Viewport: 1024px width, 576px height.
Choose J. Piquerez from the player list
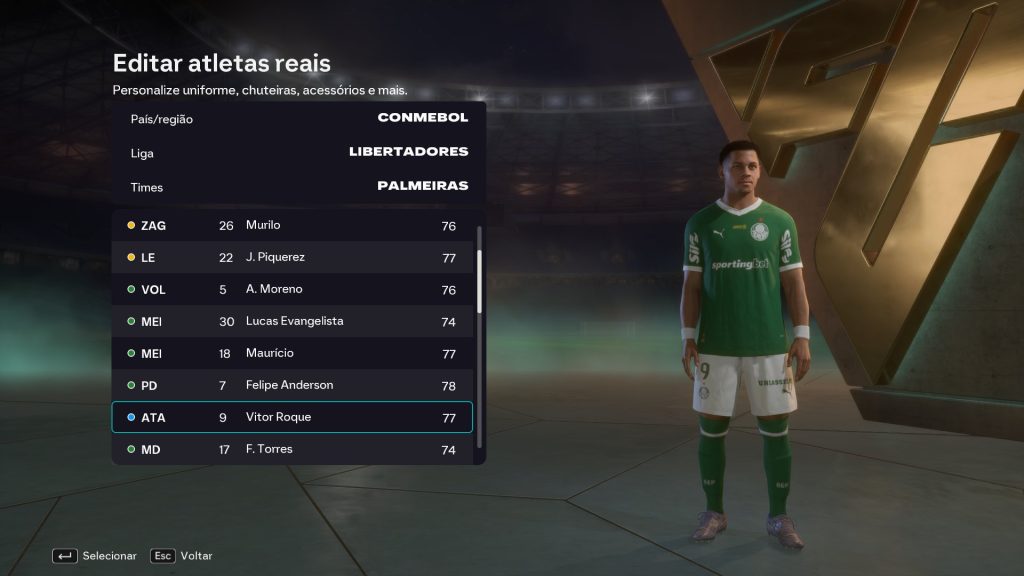pos(291,258)
